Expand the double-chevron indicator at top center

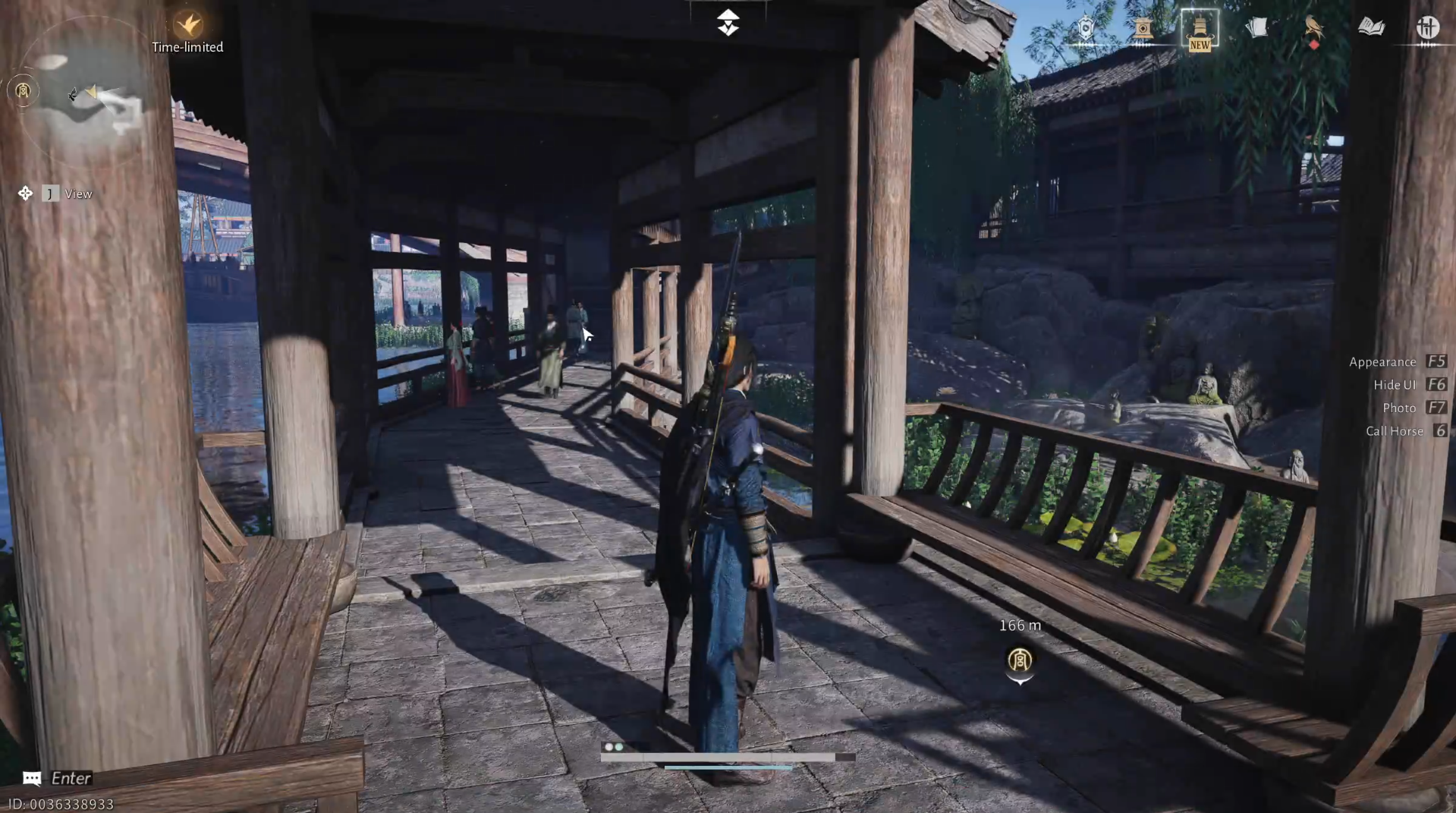pos(728,22)
